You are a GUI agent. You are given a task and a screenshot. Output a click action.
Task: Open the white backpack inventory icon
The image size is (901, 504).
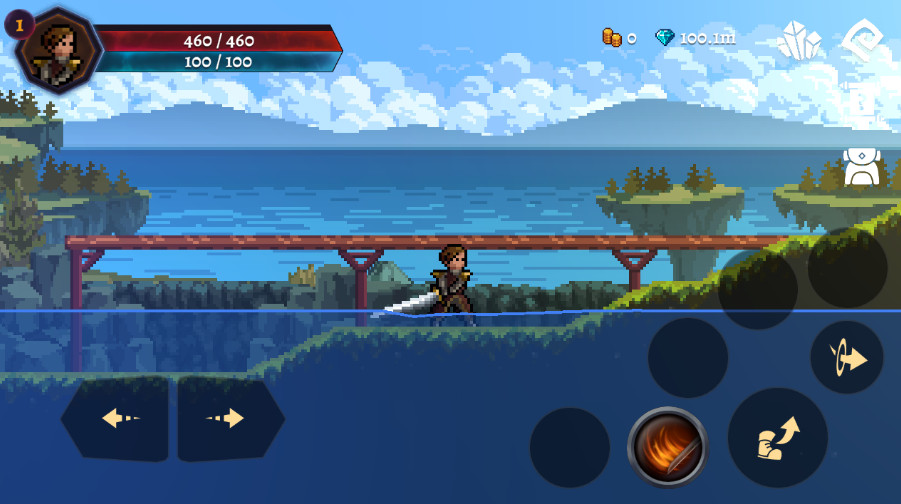point(861,167)
